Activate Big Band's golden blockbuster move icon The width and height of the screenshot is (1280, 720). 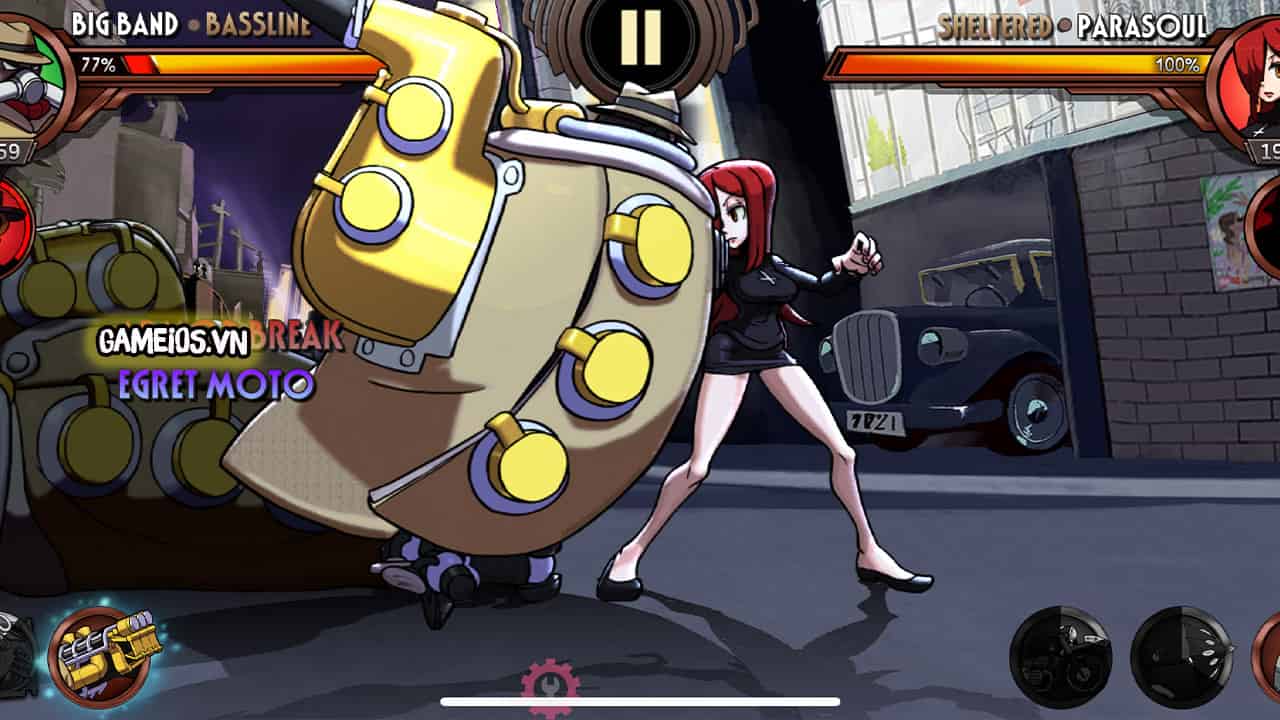tap(100, 655)
